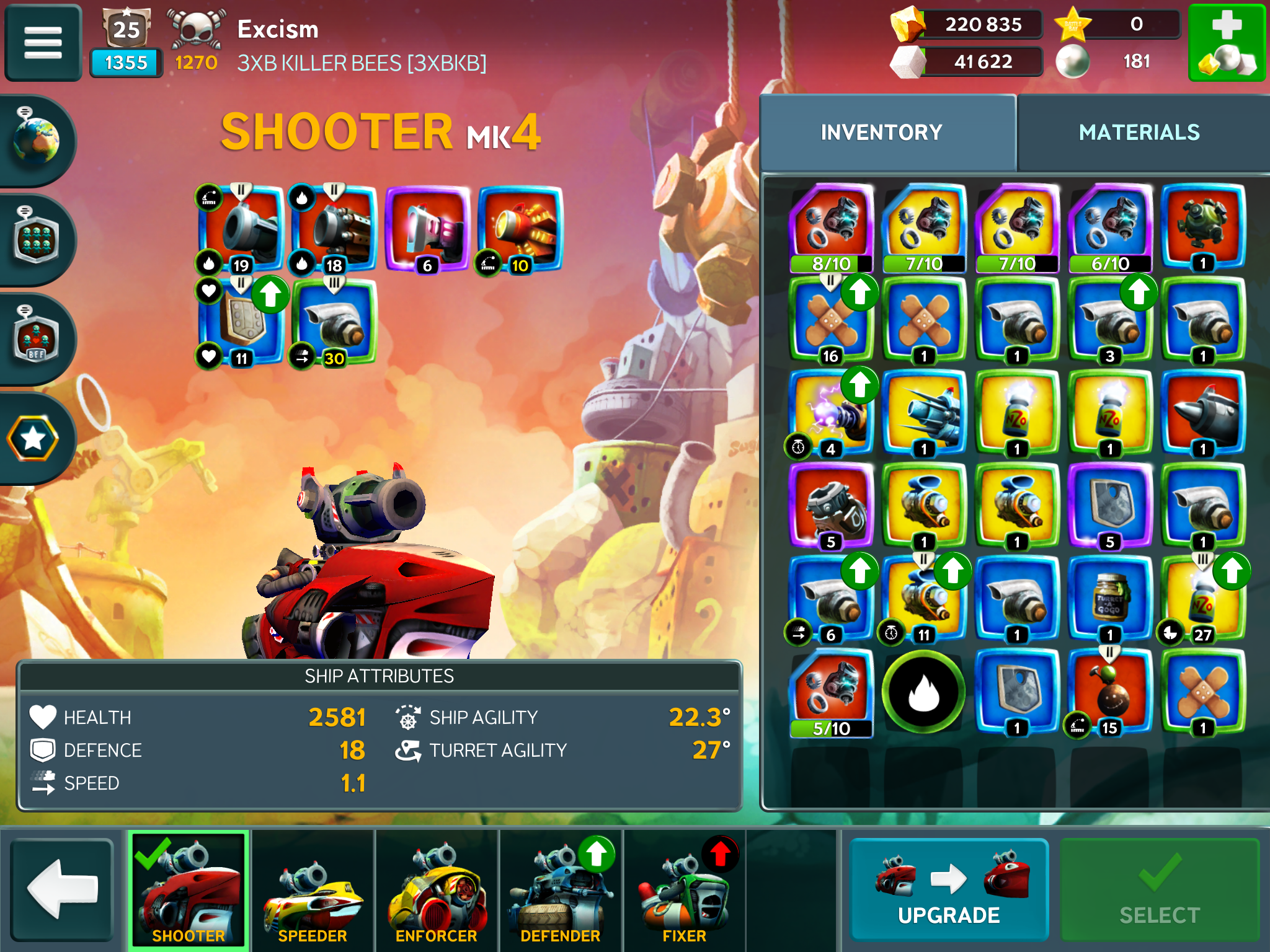The image size is (1270, 952).
Task: Open the shop with the green plus button
Action: tap(1226, 43)
